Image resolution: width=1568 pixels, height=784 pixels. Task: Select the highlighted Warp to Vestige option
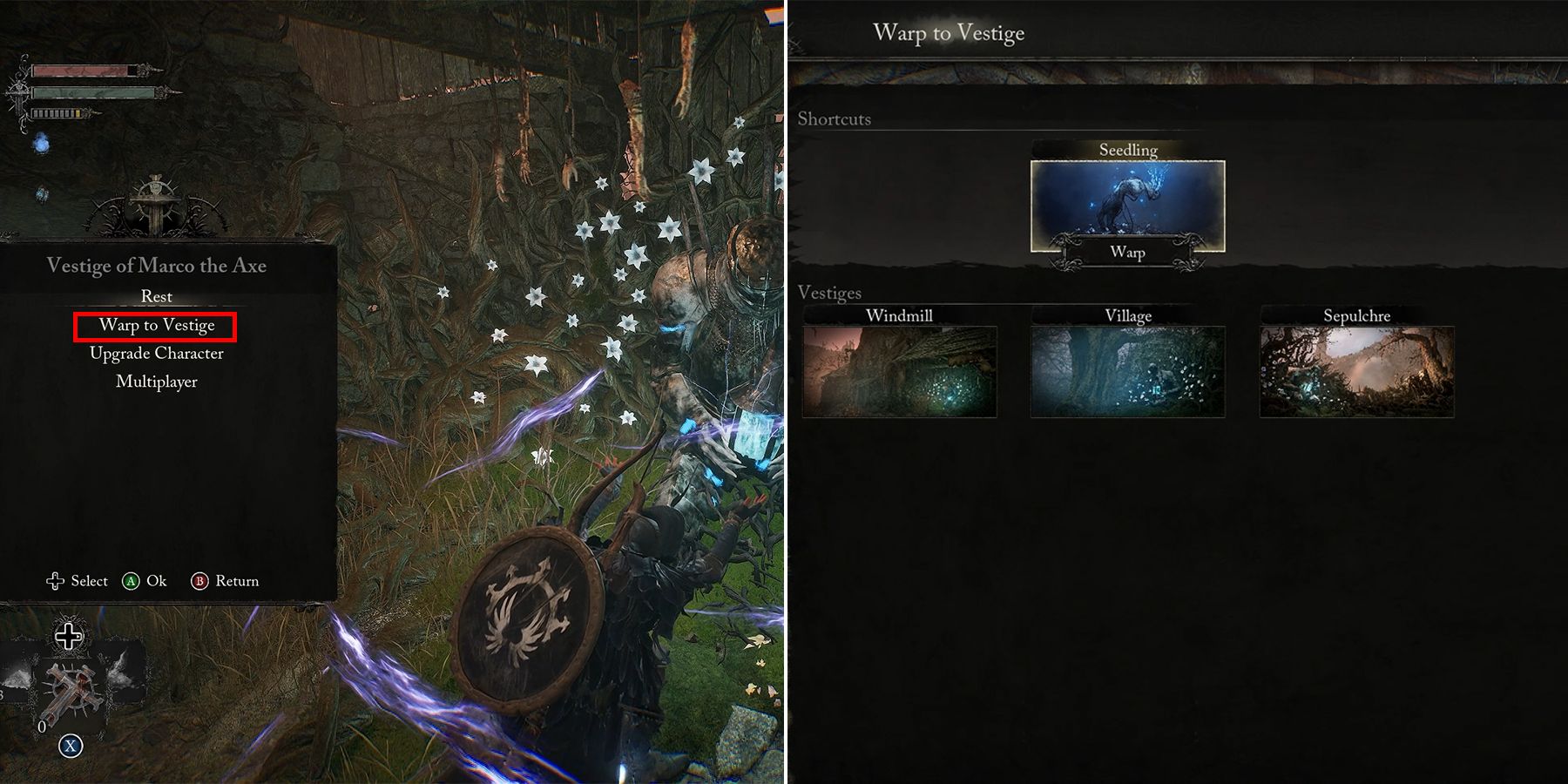[157, 324]
